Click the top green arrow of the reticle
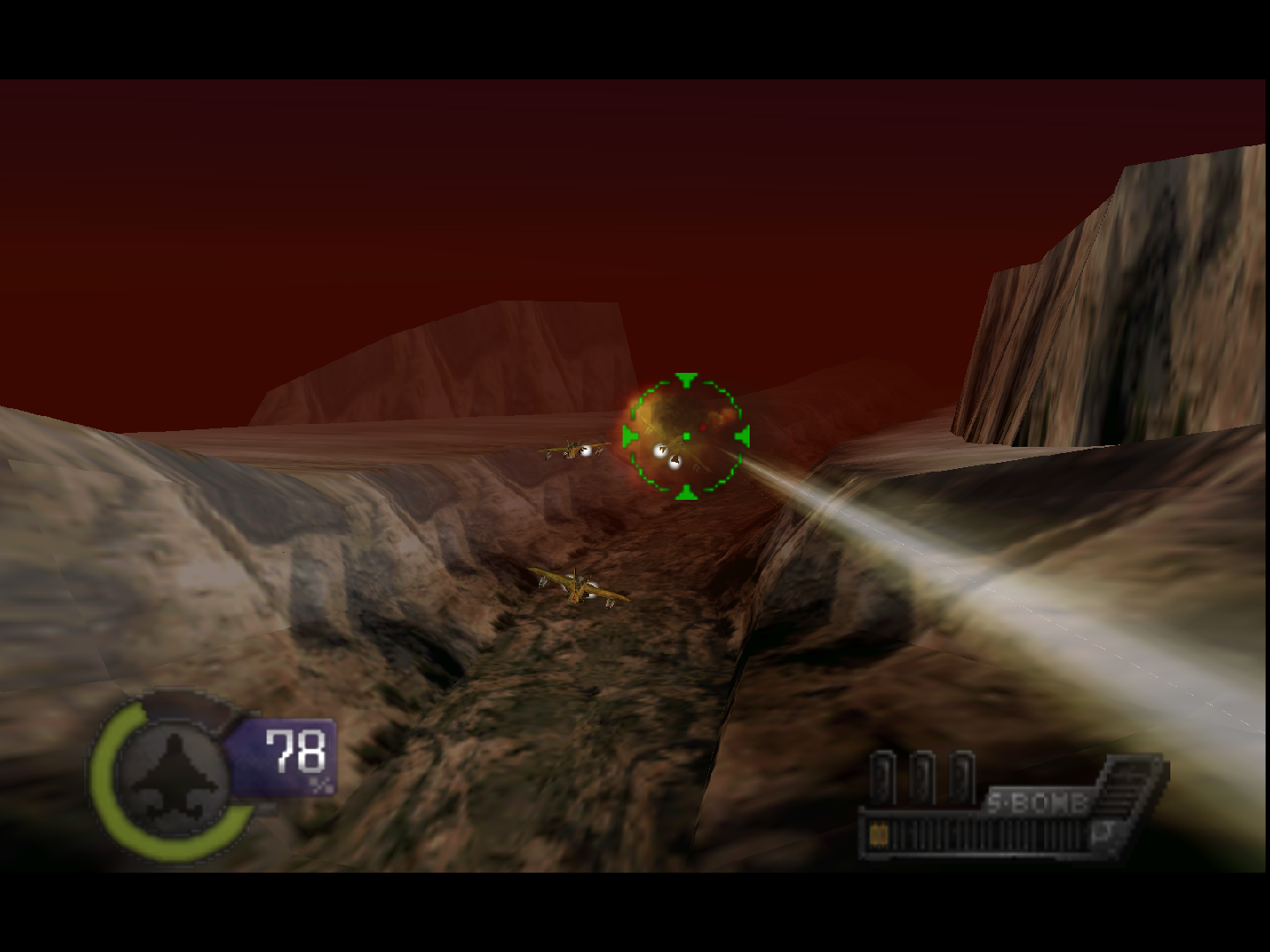The height and width of the screenshot is (952, 1270). click(x=685, y=381)
